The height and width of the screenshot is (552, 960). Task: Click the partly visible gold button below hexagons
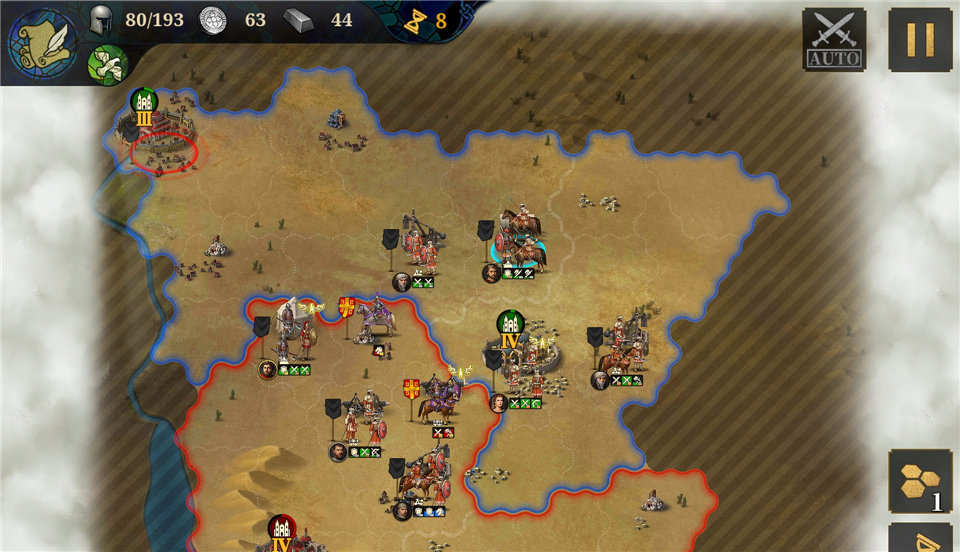(920, 540)
